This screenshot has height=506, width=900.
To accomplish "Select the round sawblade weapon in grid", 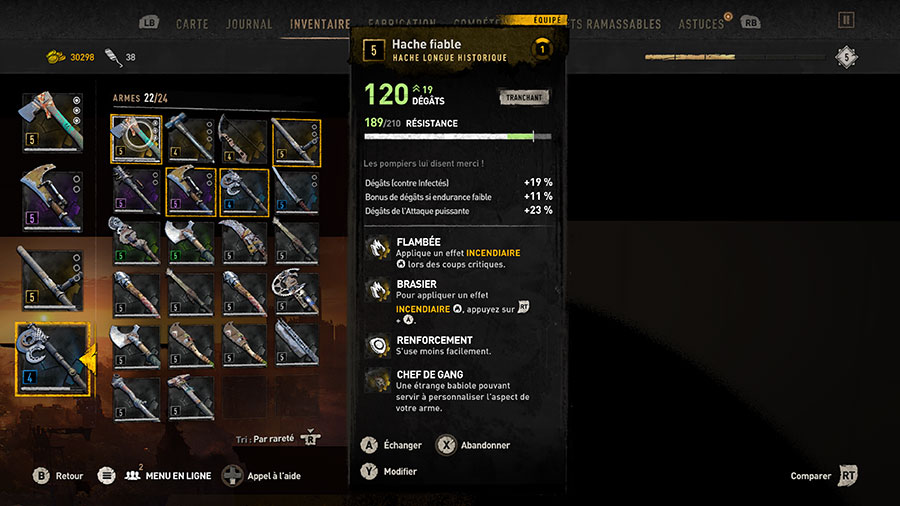I will (x=297, y=294).
